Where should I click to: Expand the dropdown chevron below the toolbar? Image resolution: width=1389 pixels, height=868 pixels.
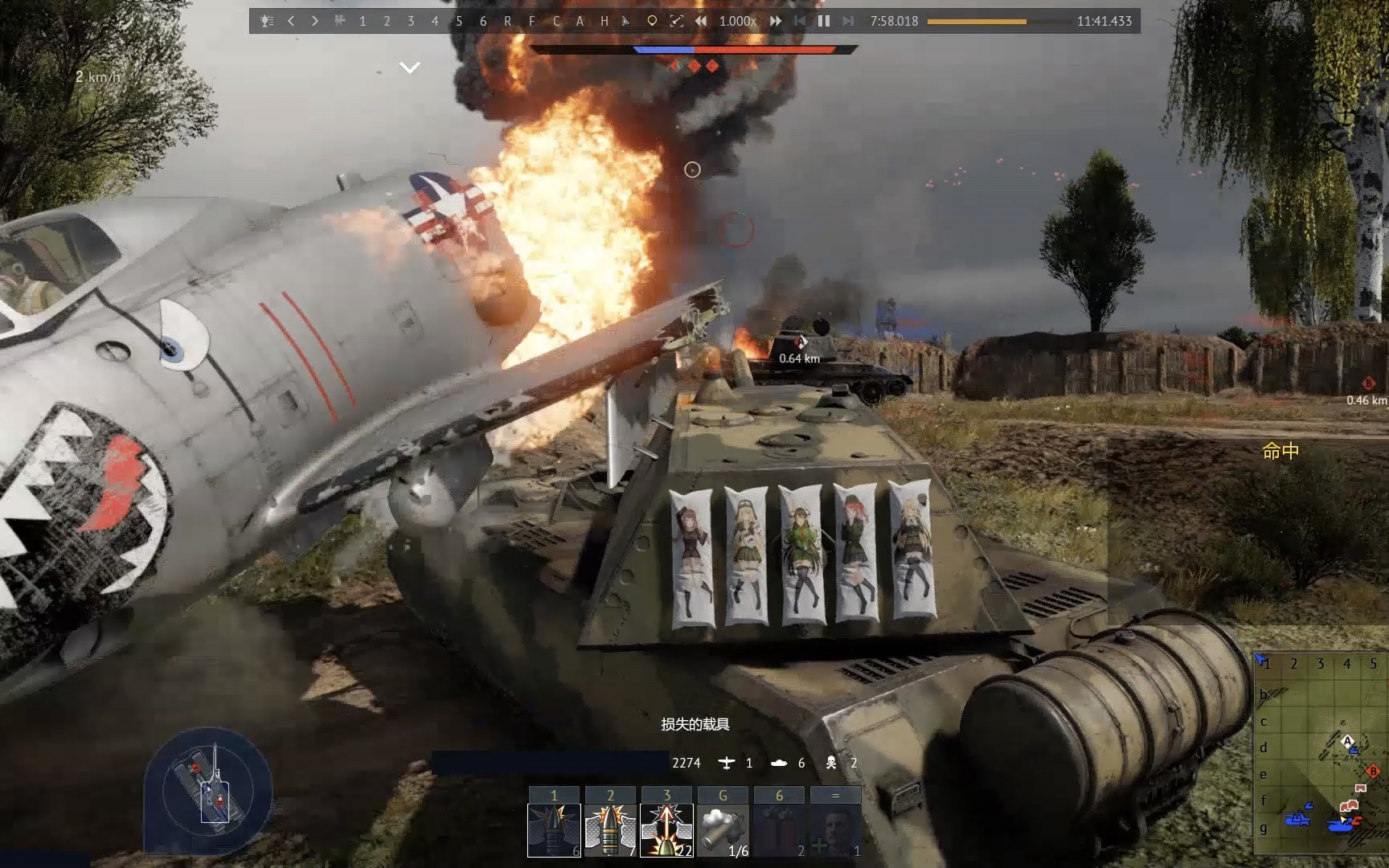point(410,68)
